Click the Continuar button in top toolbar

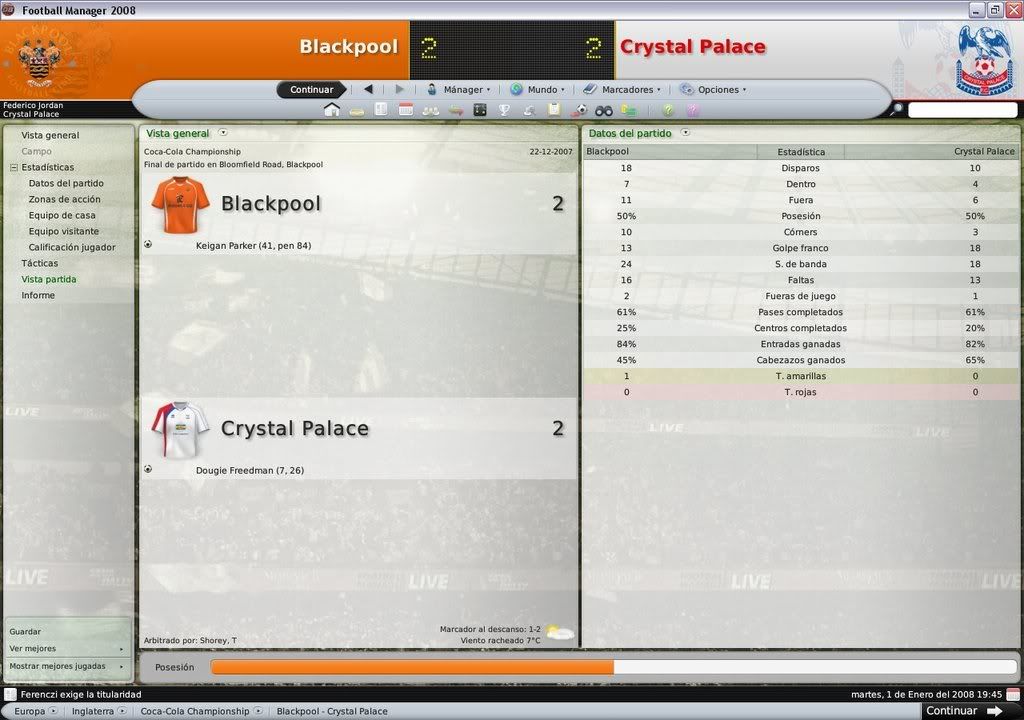pyautogui.click(x=311, y=90)
